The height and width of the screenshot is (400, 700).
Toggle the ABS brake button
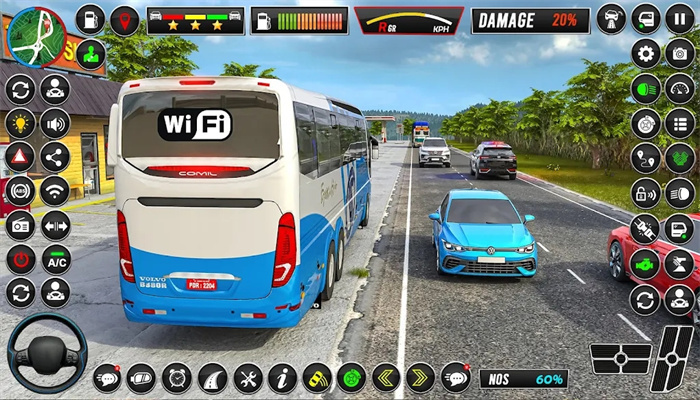(20, 191)
